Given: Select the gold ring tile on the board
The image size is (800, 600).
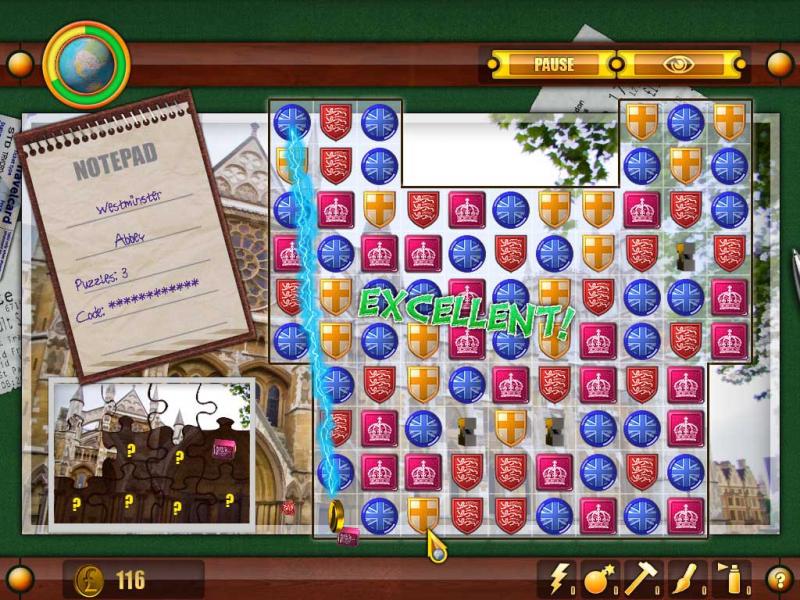Looking at the screenshot, I should [x=336, y=514].
